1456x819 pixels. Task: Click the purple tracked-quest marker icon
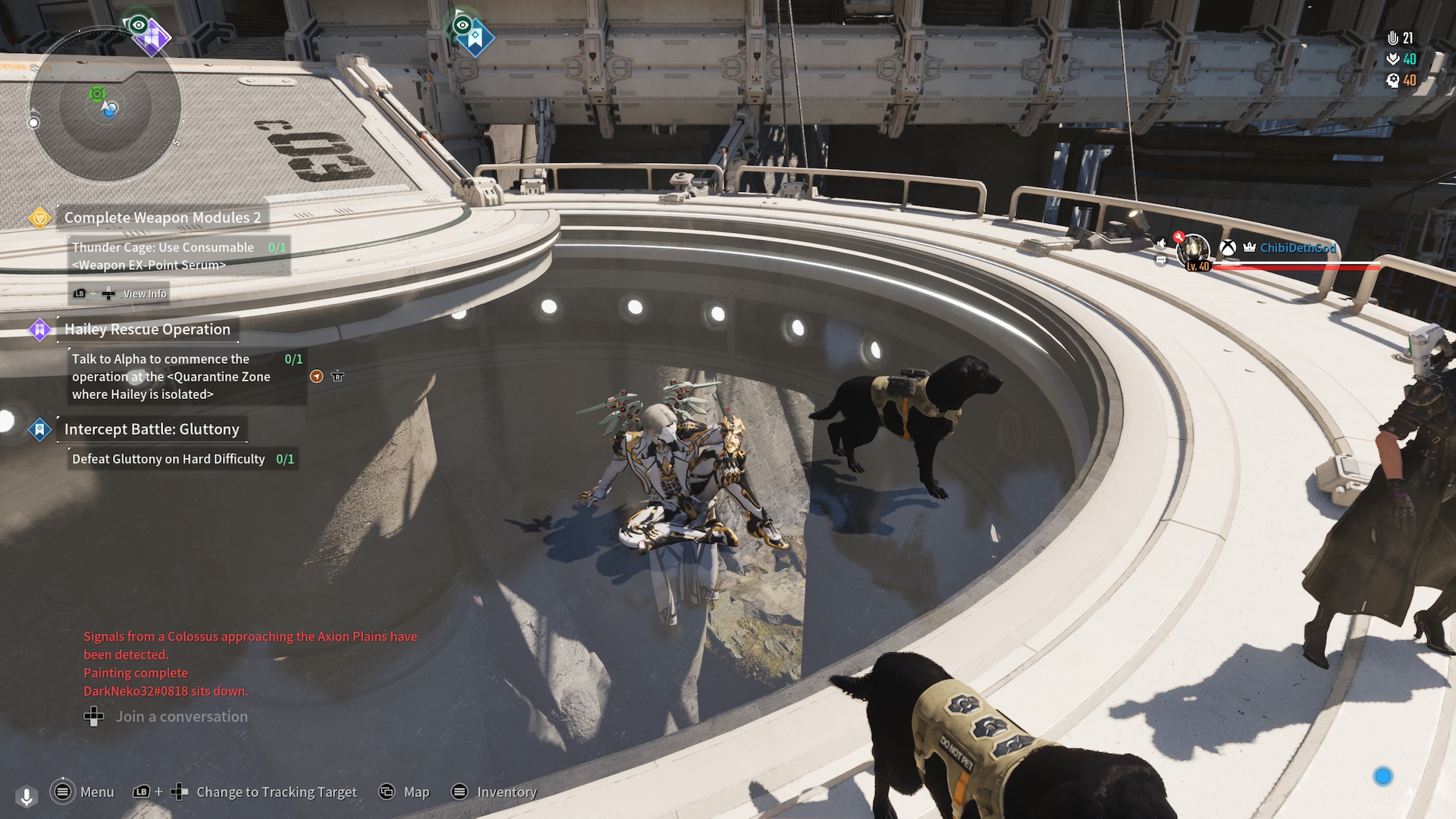152,35
